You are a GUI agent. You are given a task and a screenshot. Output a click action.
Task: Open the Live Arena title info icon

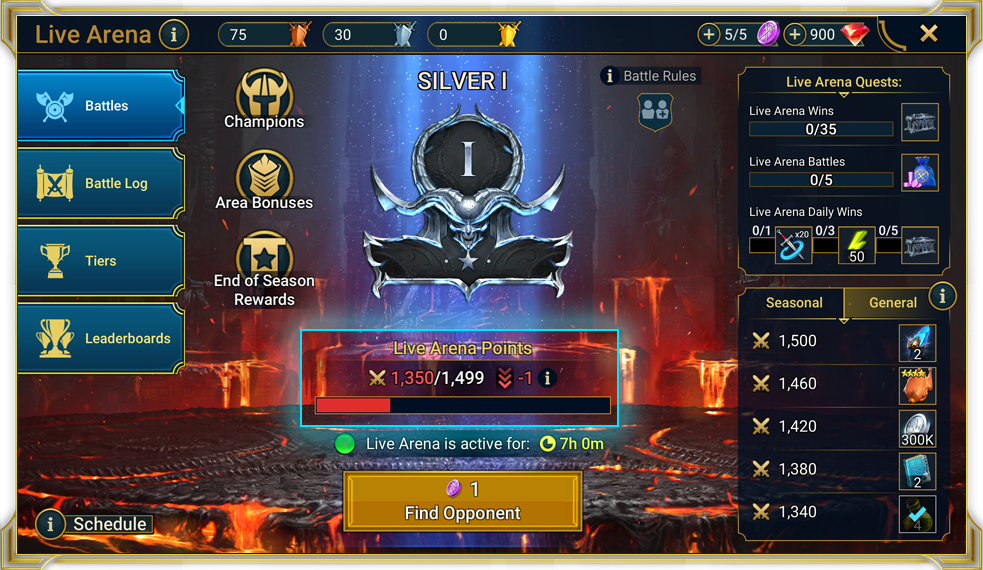click(173, 35)
